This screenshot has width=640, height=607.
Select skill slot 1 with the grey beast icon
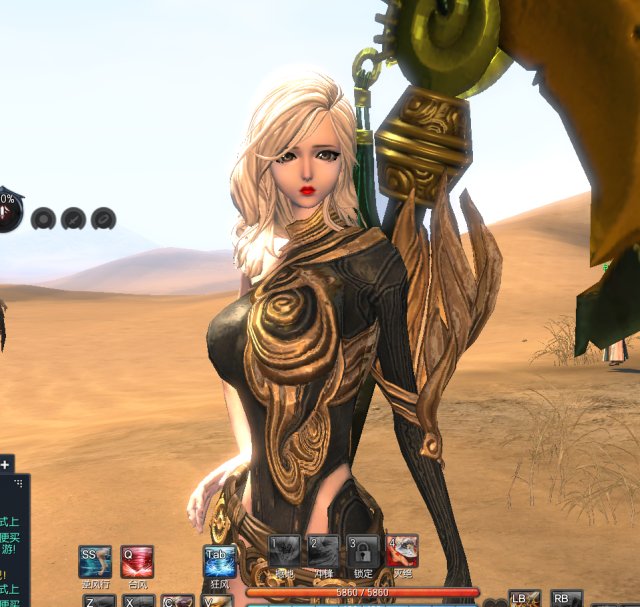[284, 552]
